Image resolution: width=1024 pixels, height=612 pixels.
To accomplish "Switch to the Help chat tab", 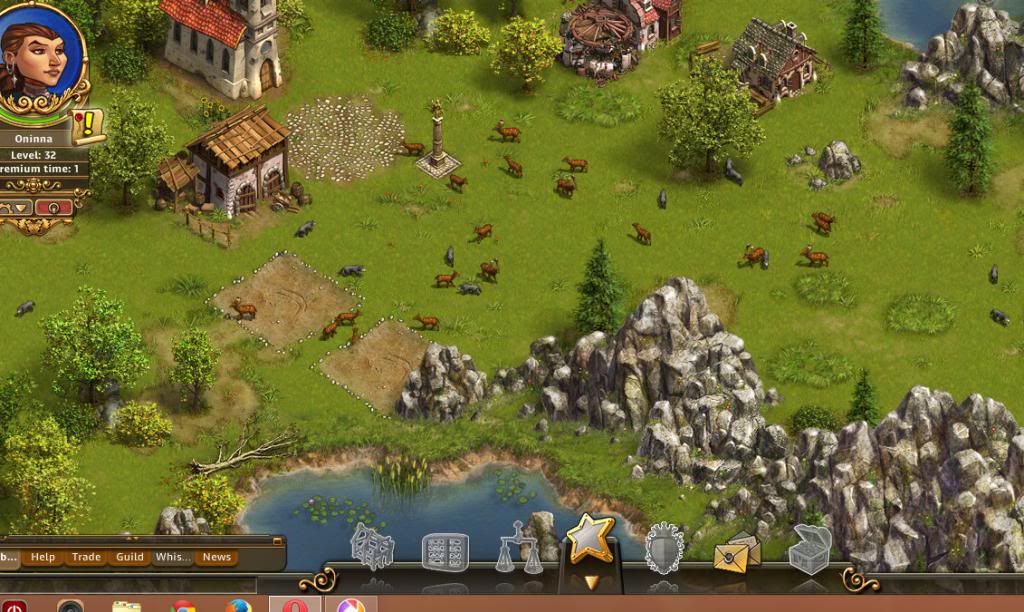I will pos(43,557).
